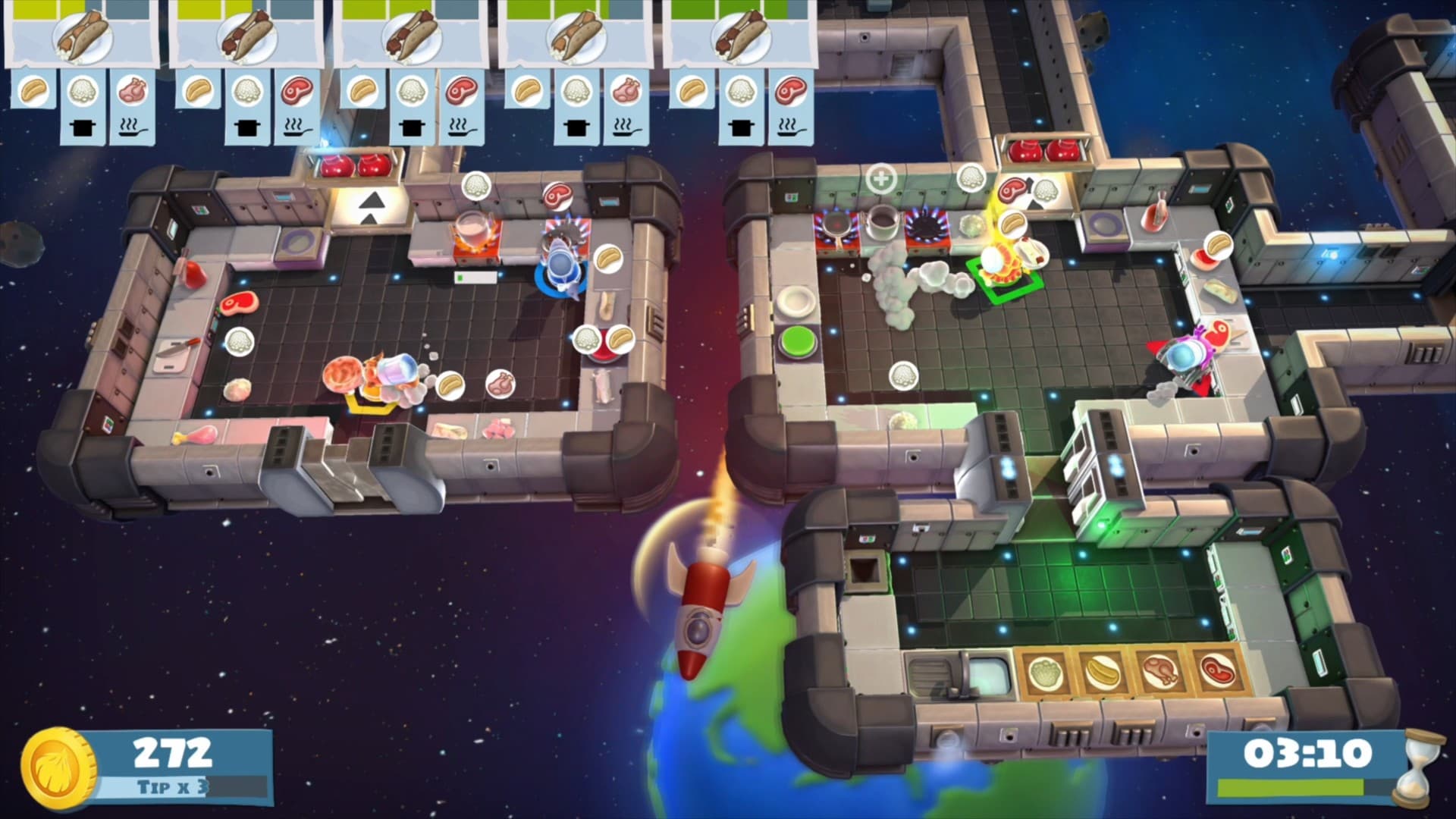The width and height of the screenshot is (1456, 819).
Task: Click the pot icon beneath the second burrito order
Action: pos(248,128)
